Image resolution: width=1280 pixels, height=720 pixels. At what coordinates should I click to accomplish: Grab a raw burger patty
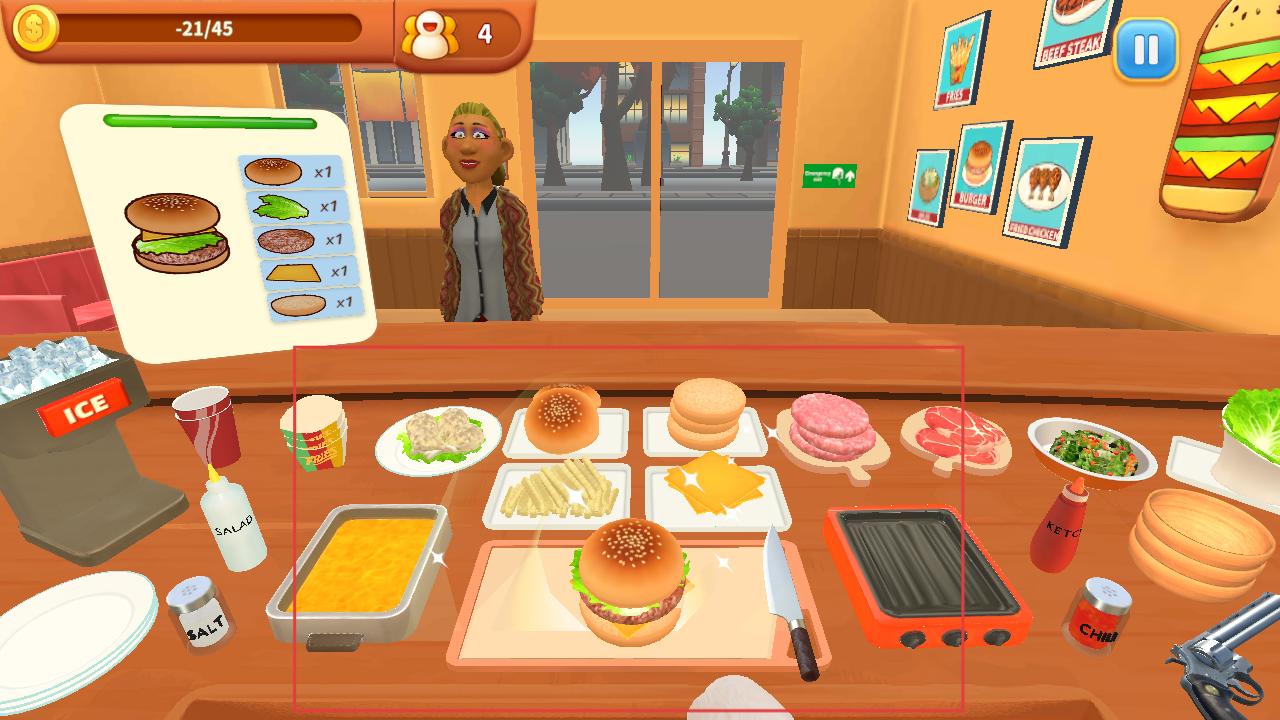tap(832, 427)
